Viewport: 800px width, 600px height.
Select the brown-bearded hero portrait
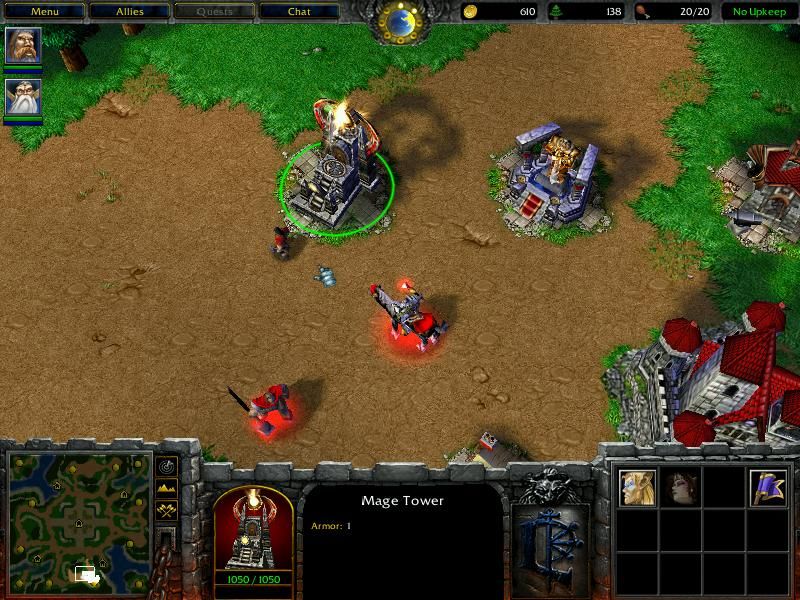click(x=22, y=46)
